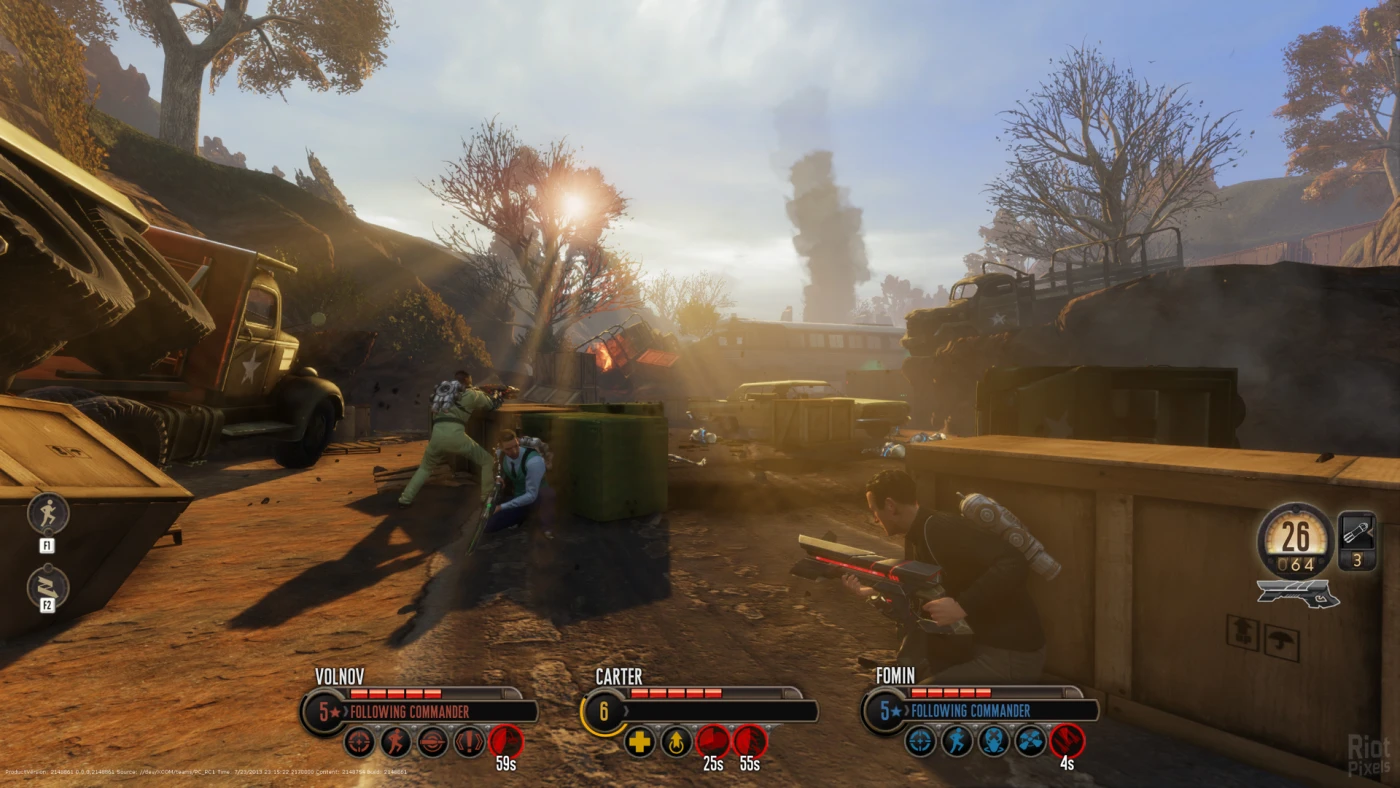The image size is (1400, 788).
Task: Trigger Volnov's red running man ability
Action: (396, 742)
